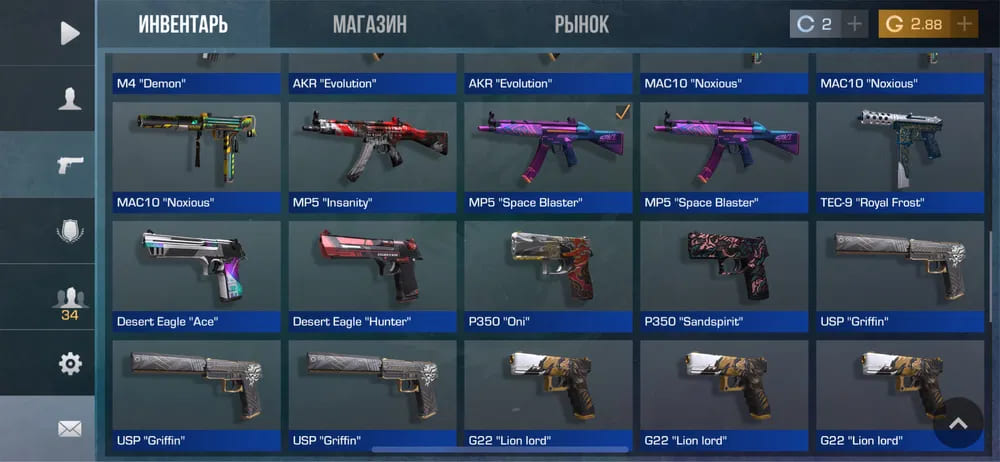Choose the TEC-9 "Royal Frost" skin
1000x462 pixels.
(x=898, y=156)
